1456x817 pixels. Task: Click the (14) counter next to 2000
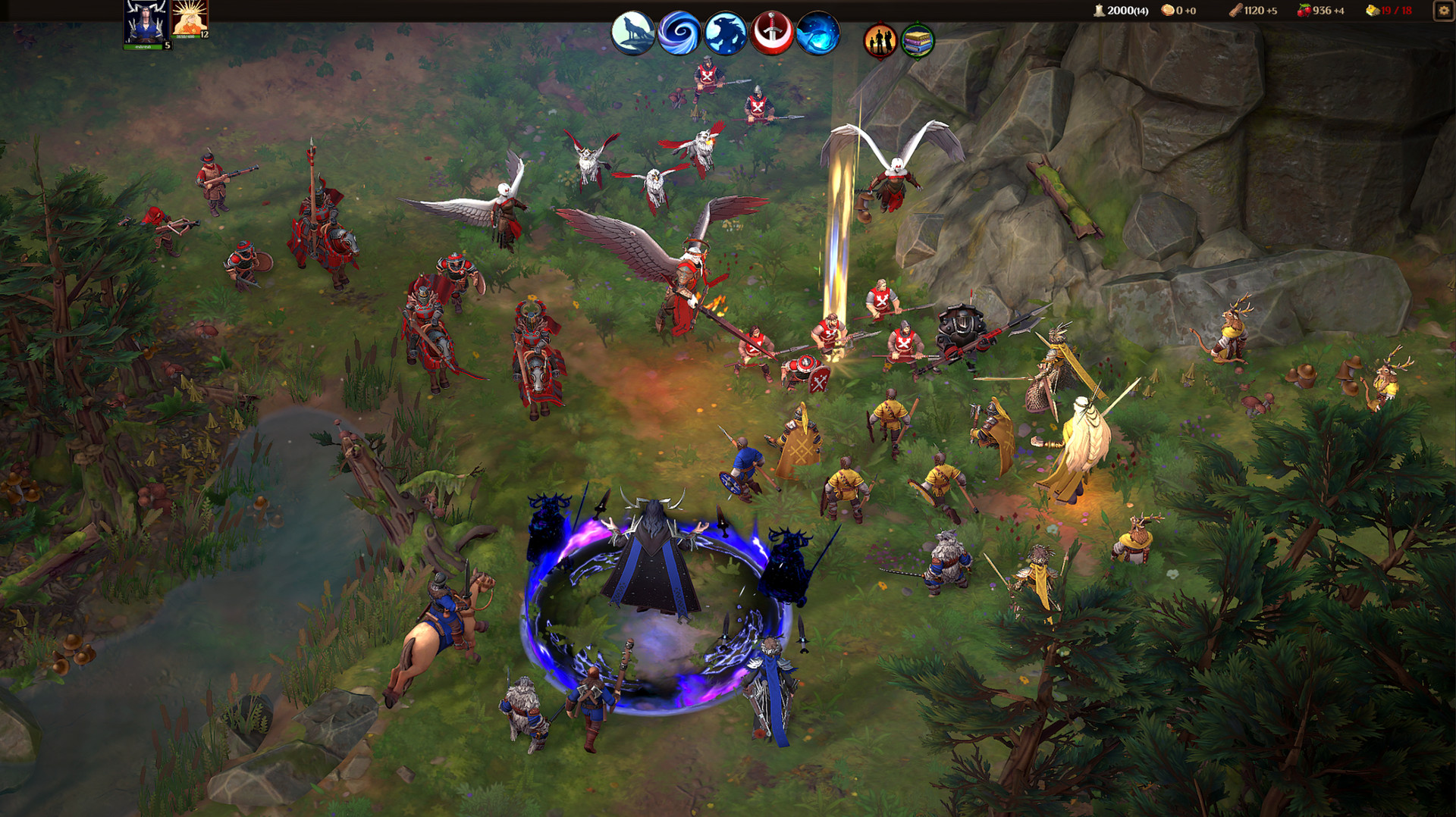coord(1140,11)
